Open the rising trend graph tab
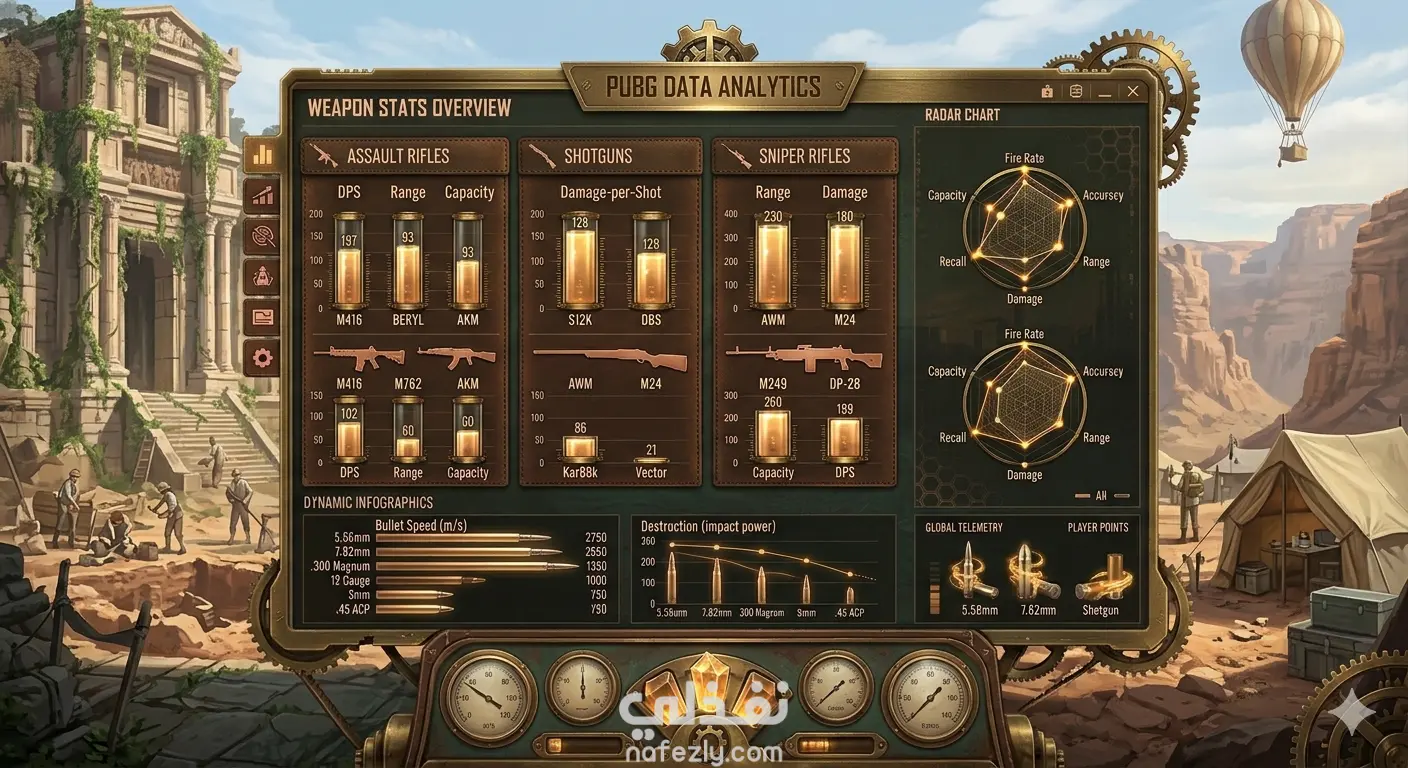1408x768 pixels. tap(263, 196)
